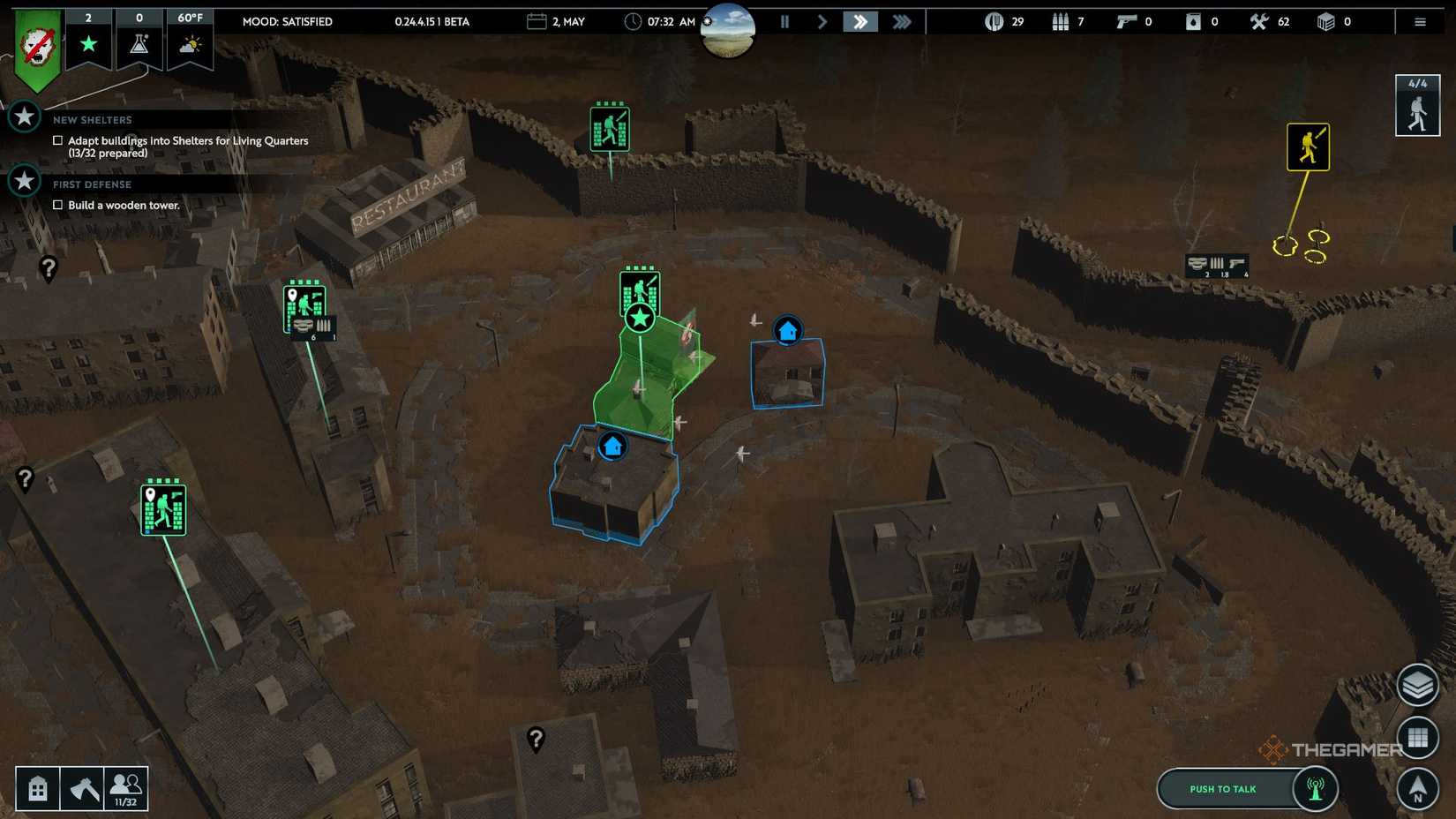Check the Adapt buildings into Shelters objective
This screenshot has width=1456, height=819.
click(57, 140)
